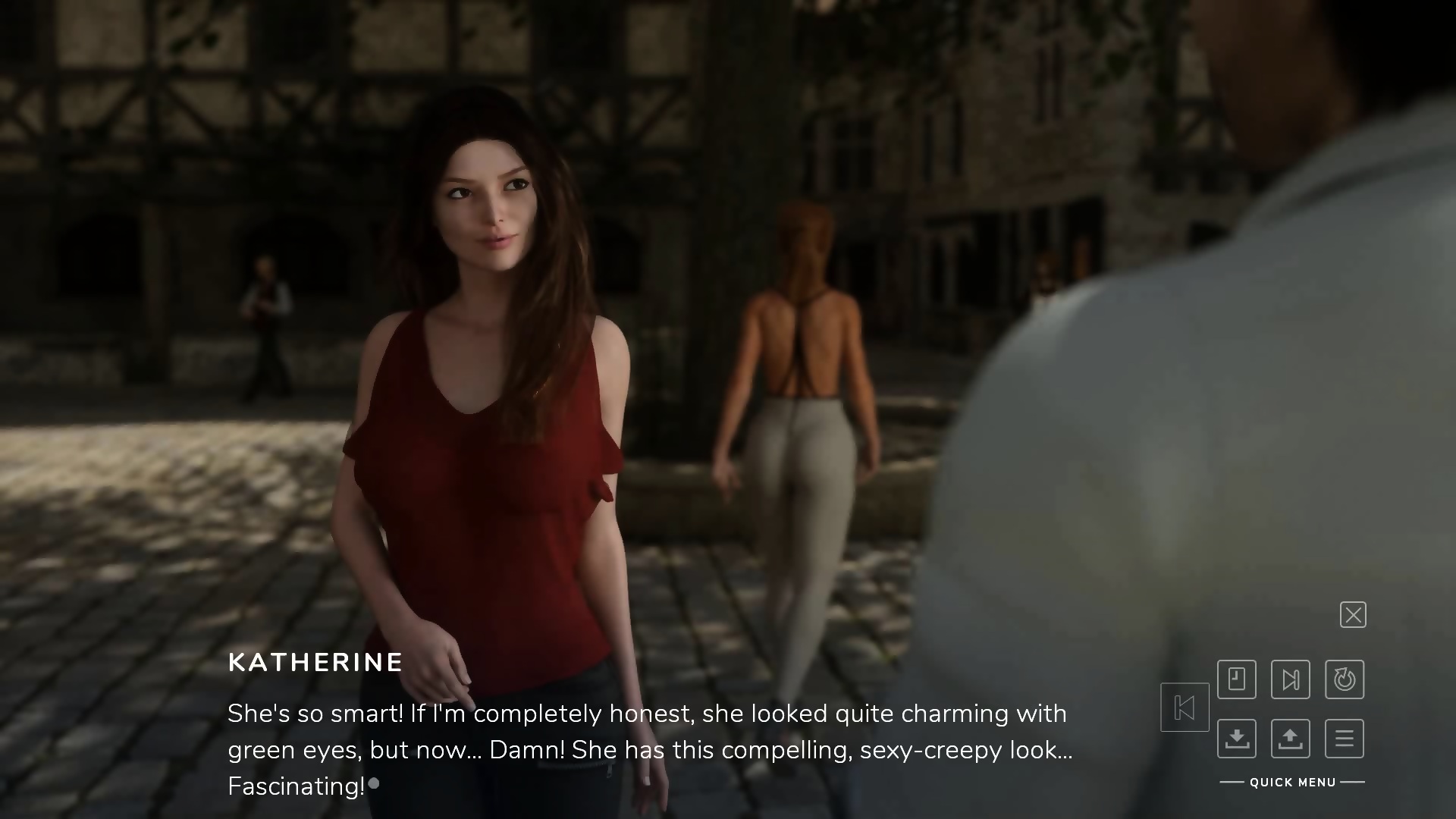
Task: Toggle the circular-arrow auto-advance button
Action: pos(1345,679)
